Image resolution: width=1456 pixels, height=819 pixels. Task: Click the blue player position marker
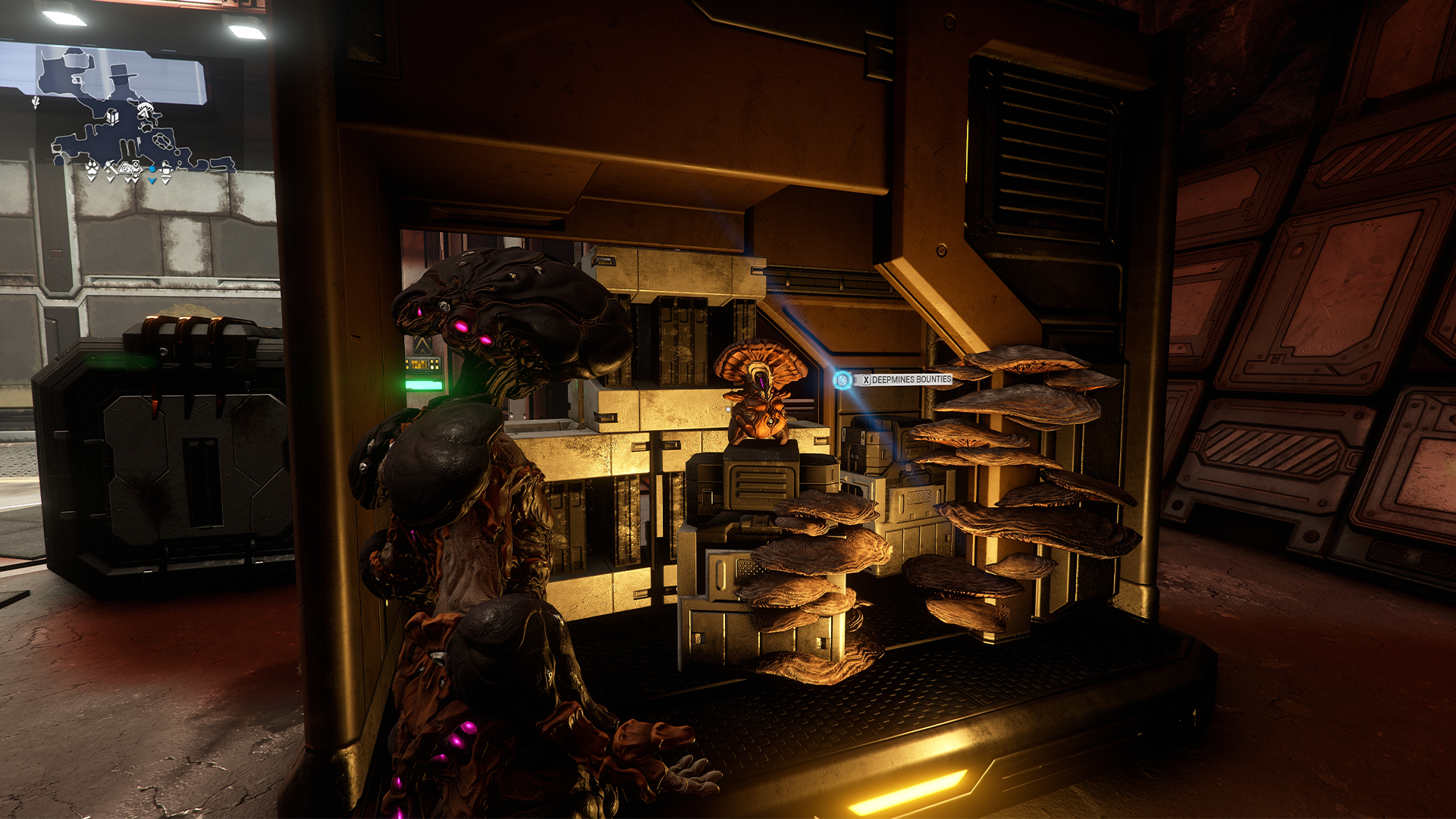point(152,170)
